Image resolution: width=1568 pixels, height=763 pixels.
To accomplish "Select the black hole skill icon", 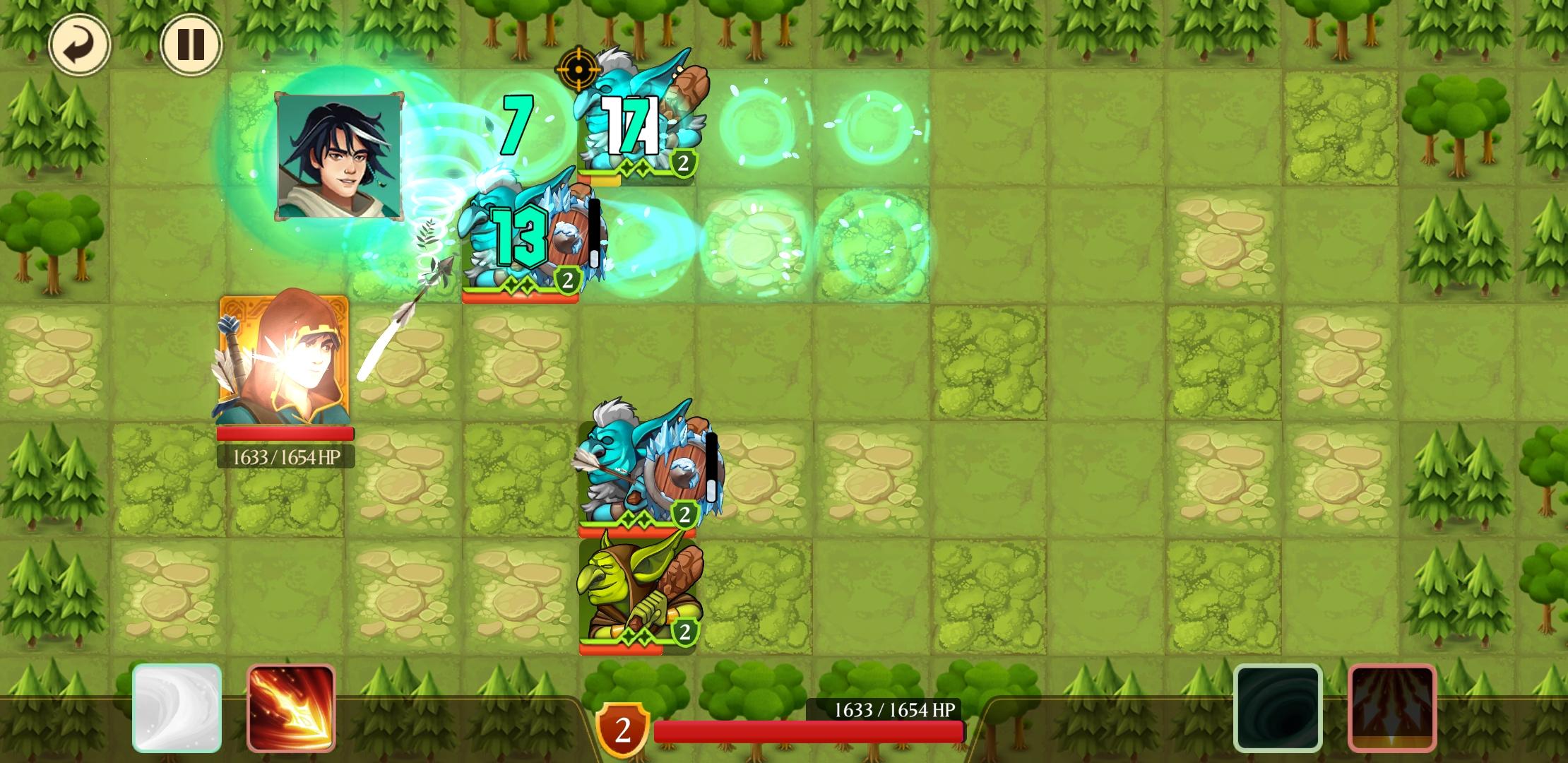I will tap(1278, 709).
